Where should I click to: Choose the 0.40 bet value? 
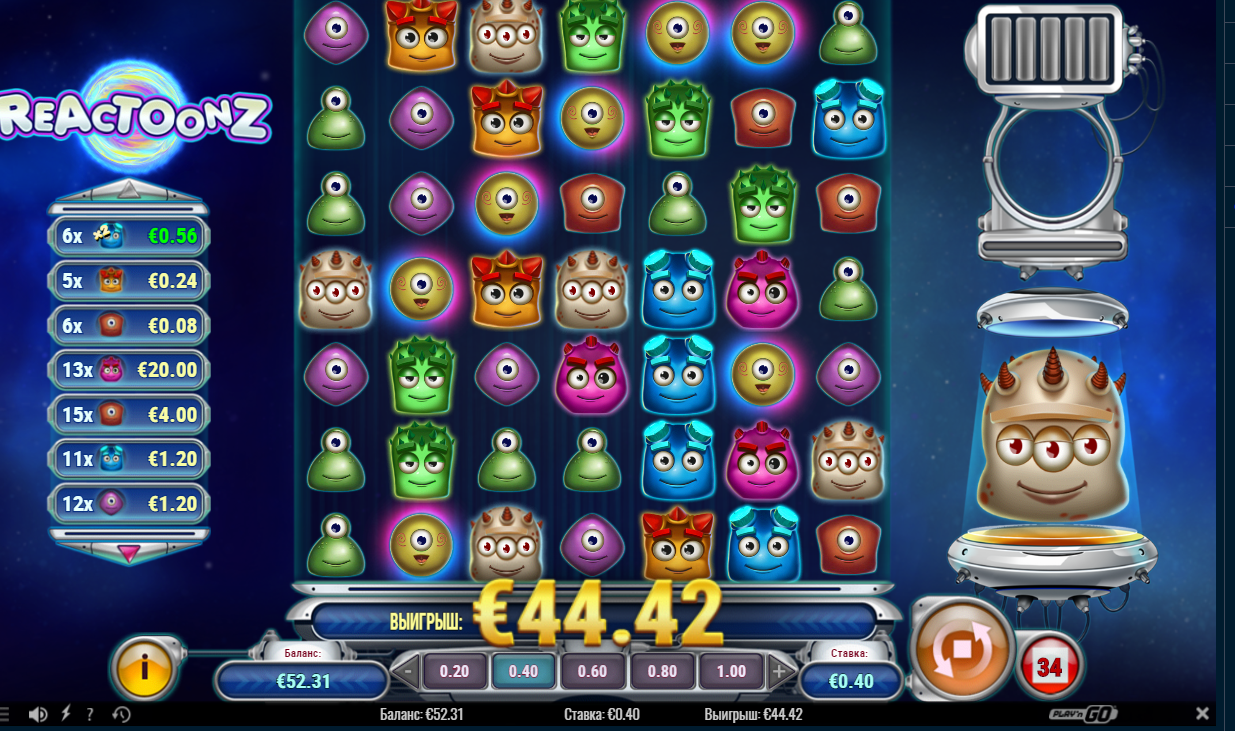click(x=523, y=671)
